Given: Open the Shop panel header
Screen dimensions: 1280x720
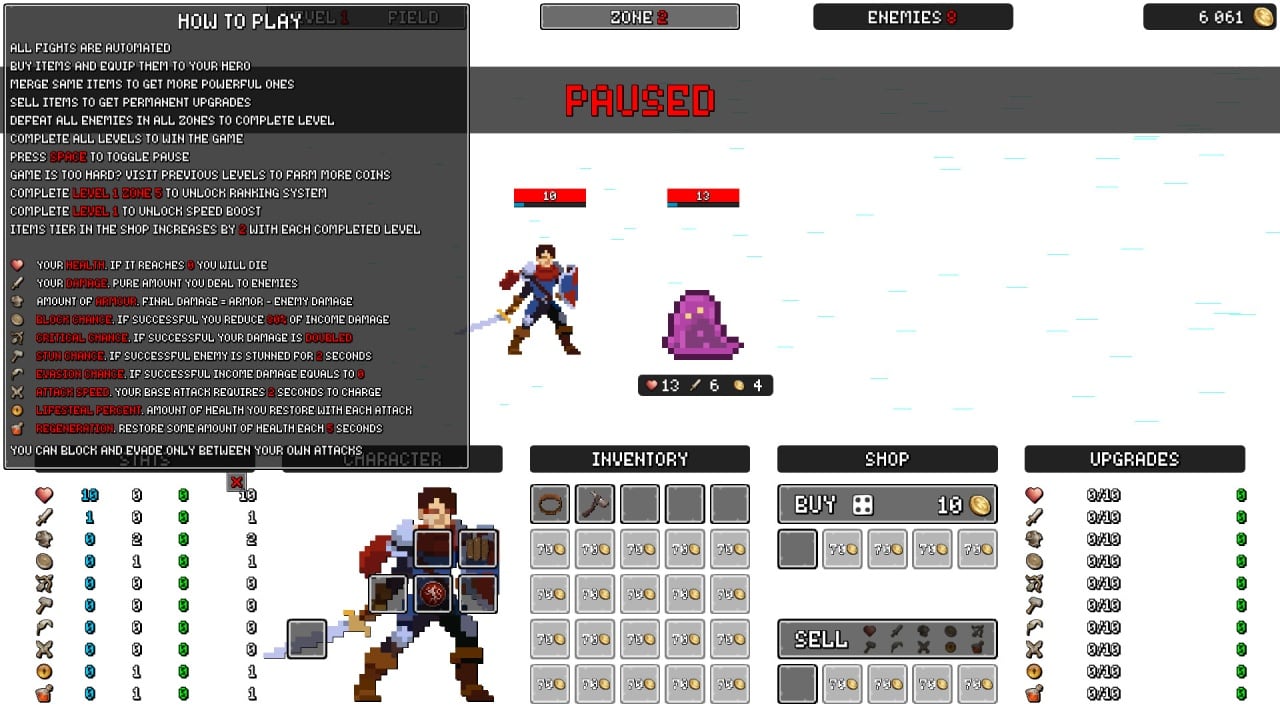Looking at the screenshot, I should pos(887,459).
